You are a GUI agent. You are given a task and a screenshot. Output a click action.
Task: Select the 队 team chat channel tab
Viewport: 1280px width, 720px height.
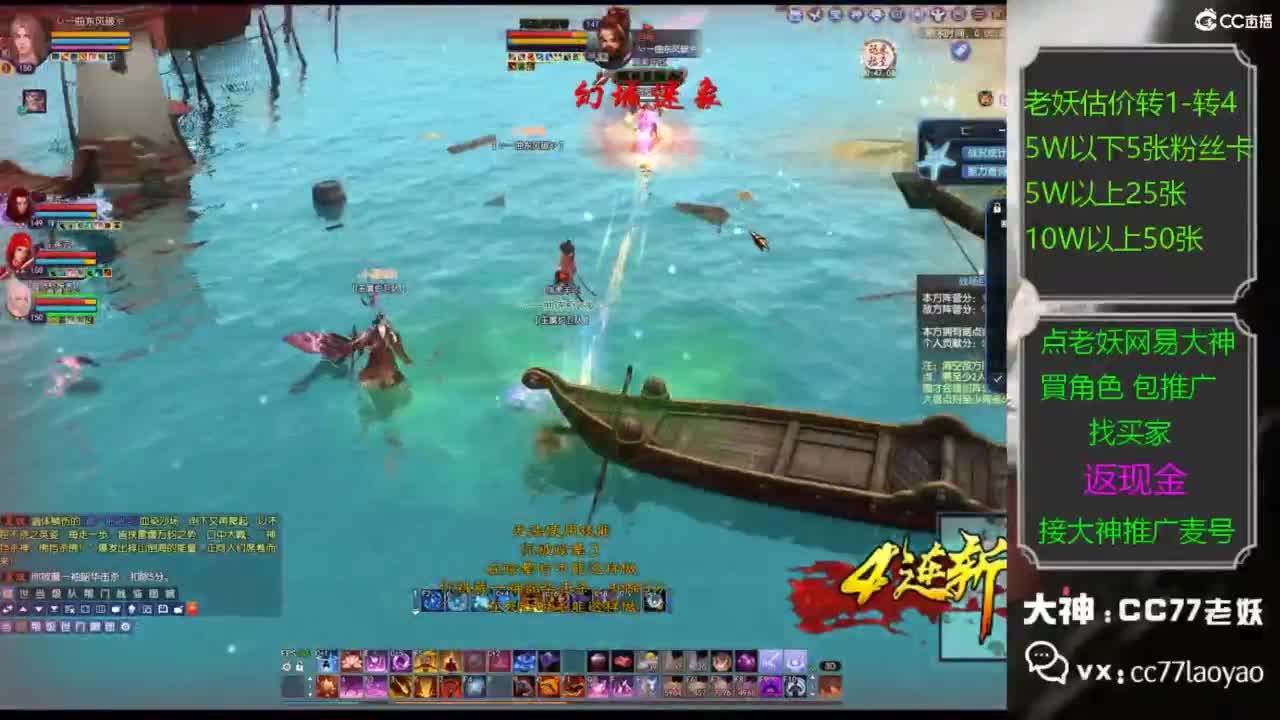tap(70, 593)
